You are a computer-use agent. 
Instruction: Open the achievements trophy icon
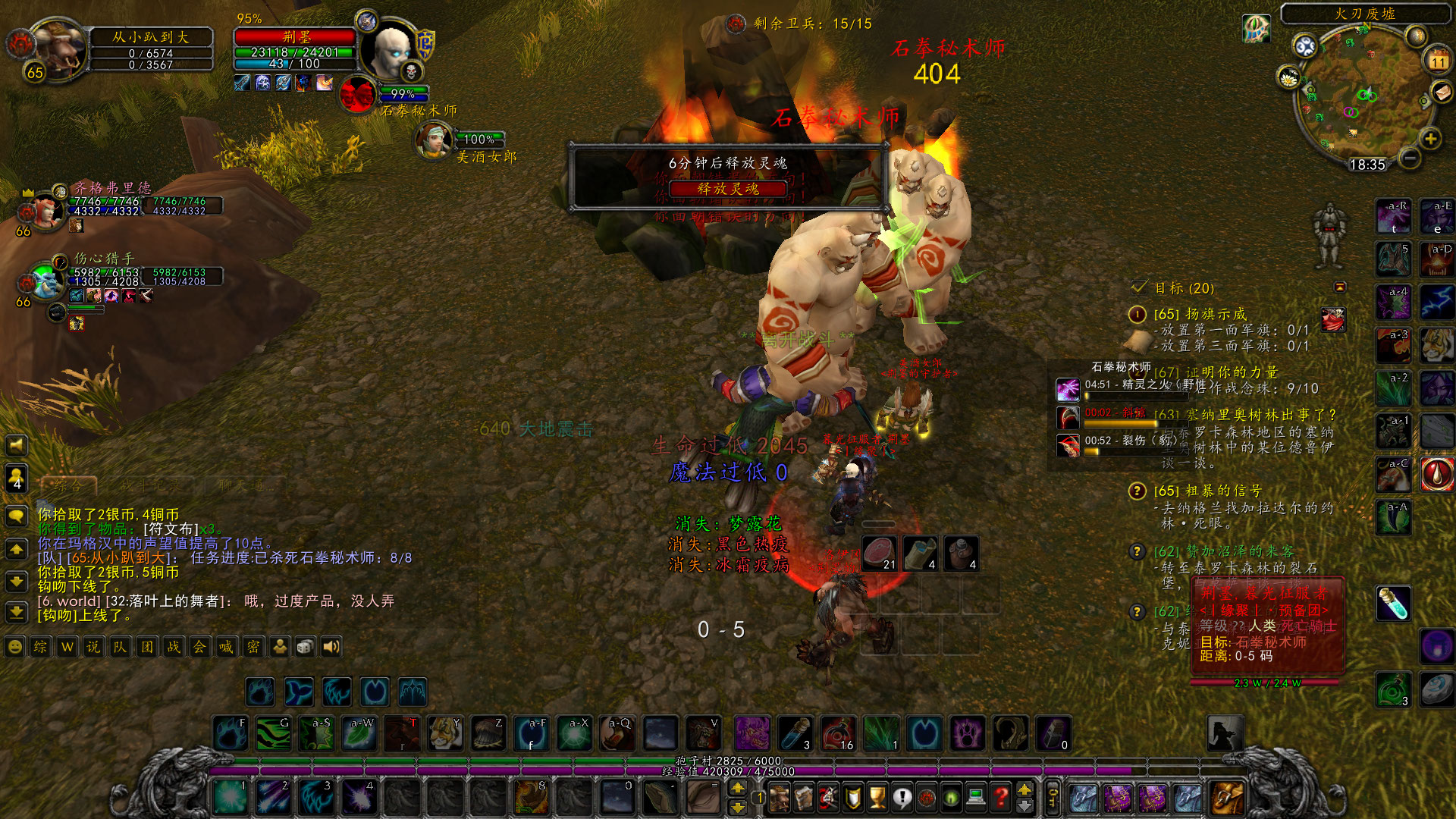tap(875, 797)
